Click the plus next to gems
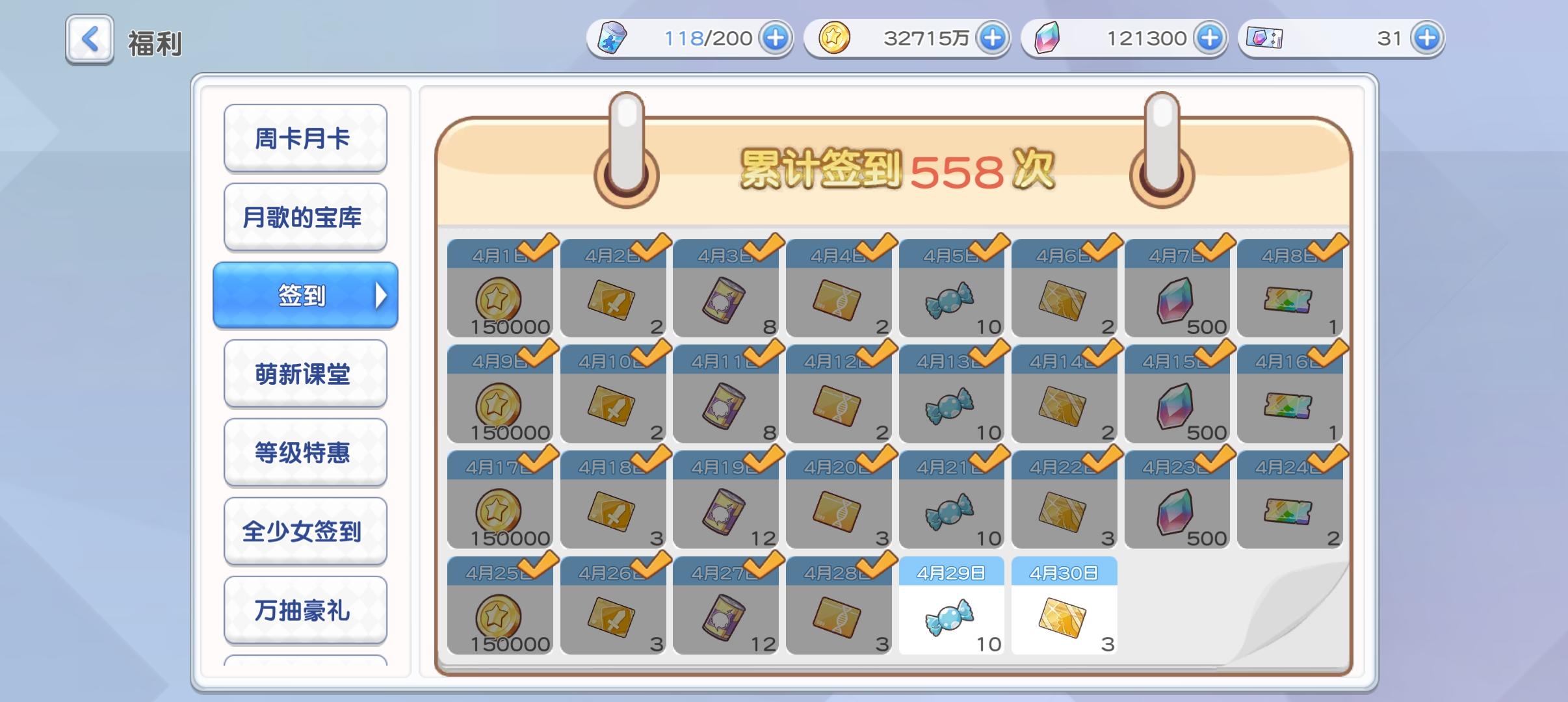The width and height of the screenshot is (1568, 702). coord(1210,37)
